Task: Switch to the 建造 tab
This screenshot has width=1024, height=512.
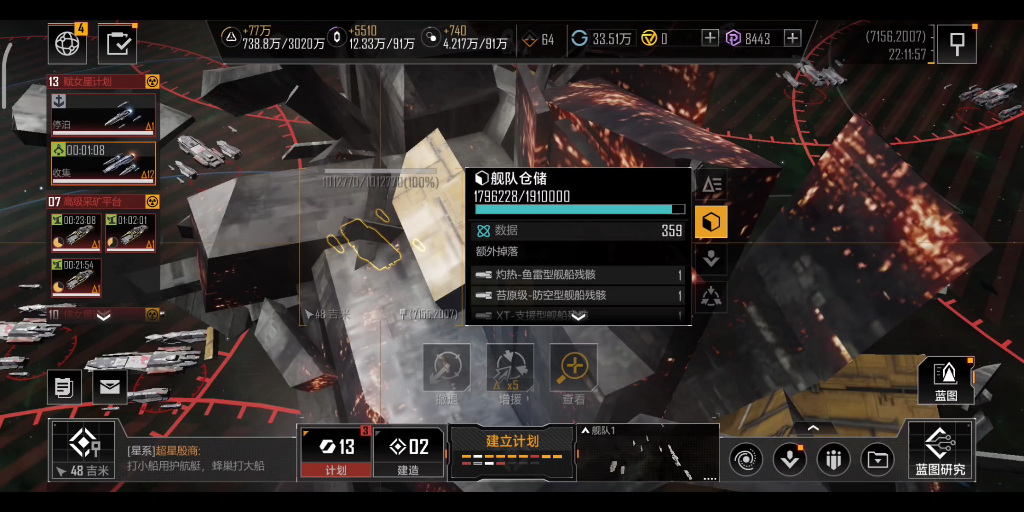Action: [x=408, y=452]
